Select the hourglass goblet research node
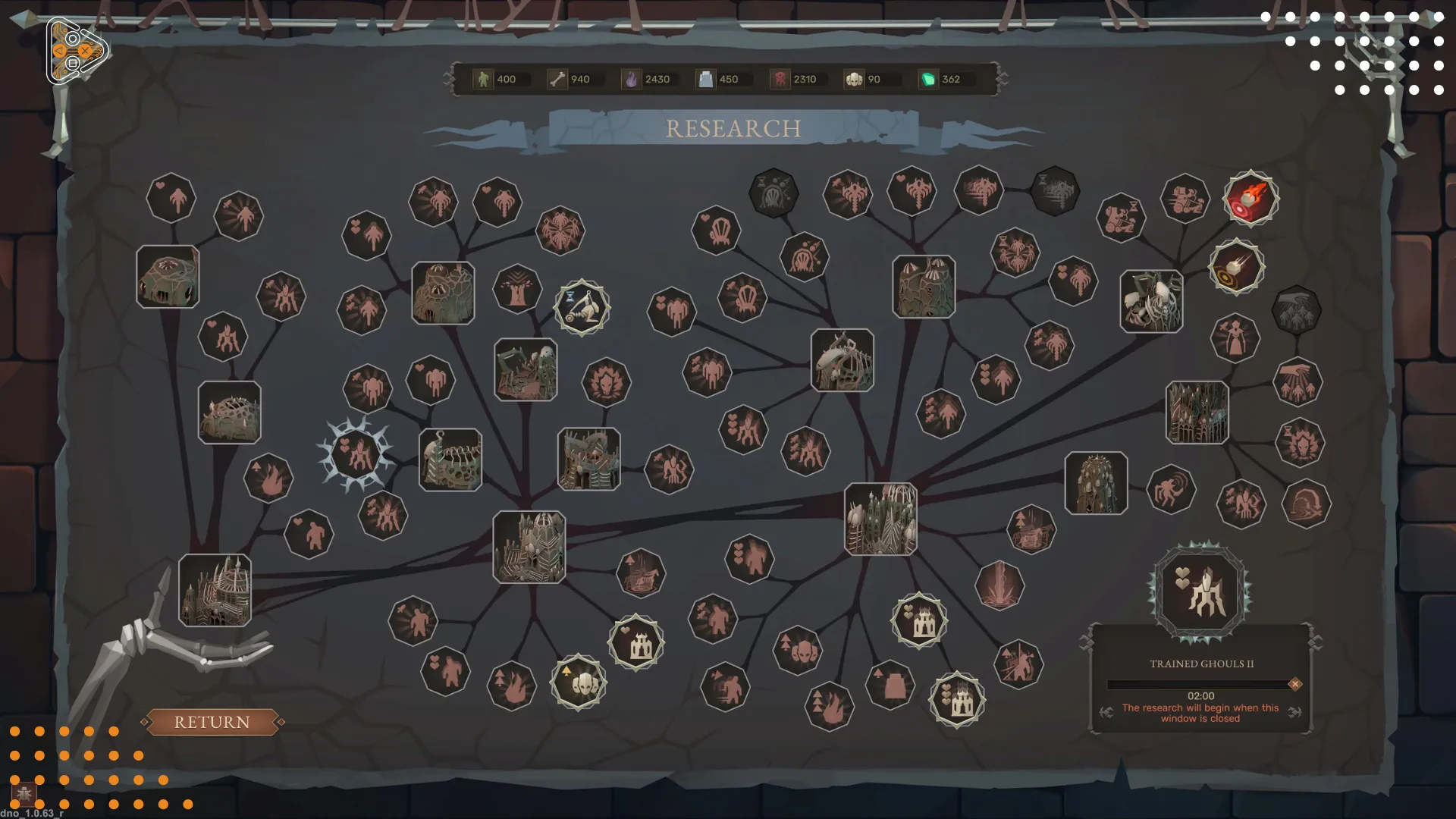 tap(582, 306)
